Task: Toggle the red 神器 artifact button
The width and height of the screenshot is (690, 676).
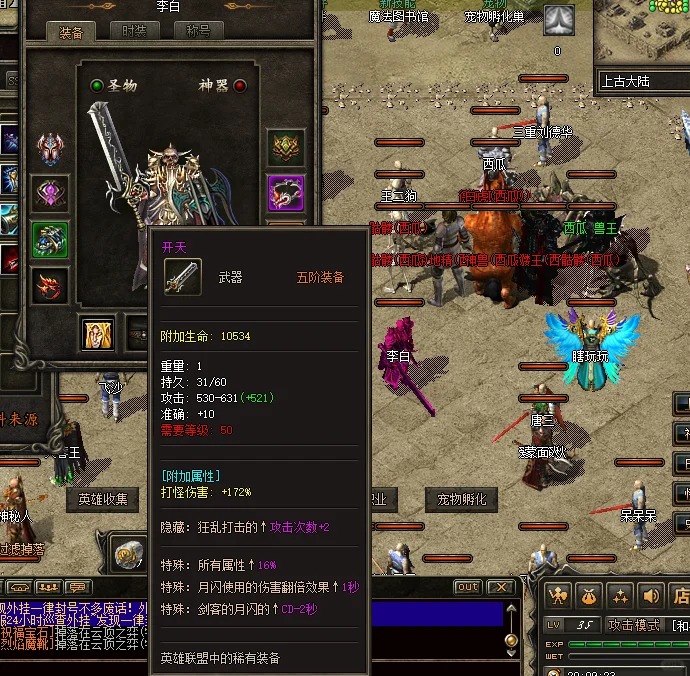Action: [240, 86]
